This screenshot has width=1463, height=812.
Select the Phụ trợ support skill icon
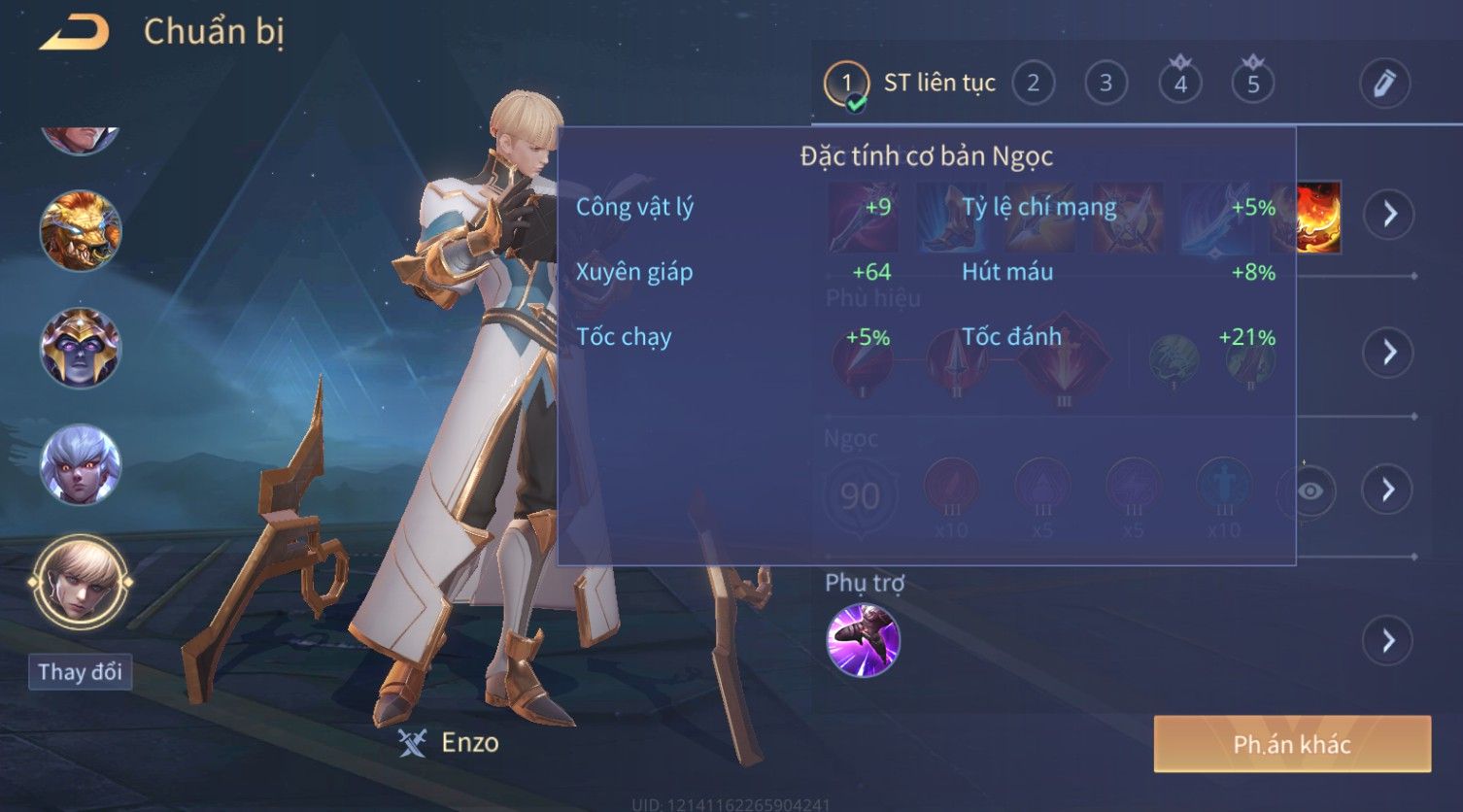863,640
